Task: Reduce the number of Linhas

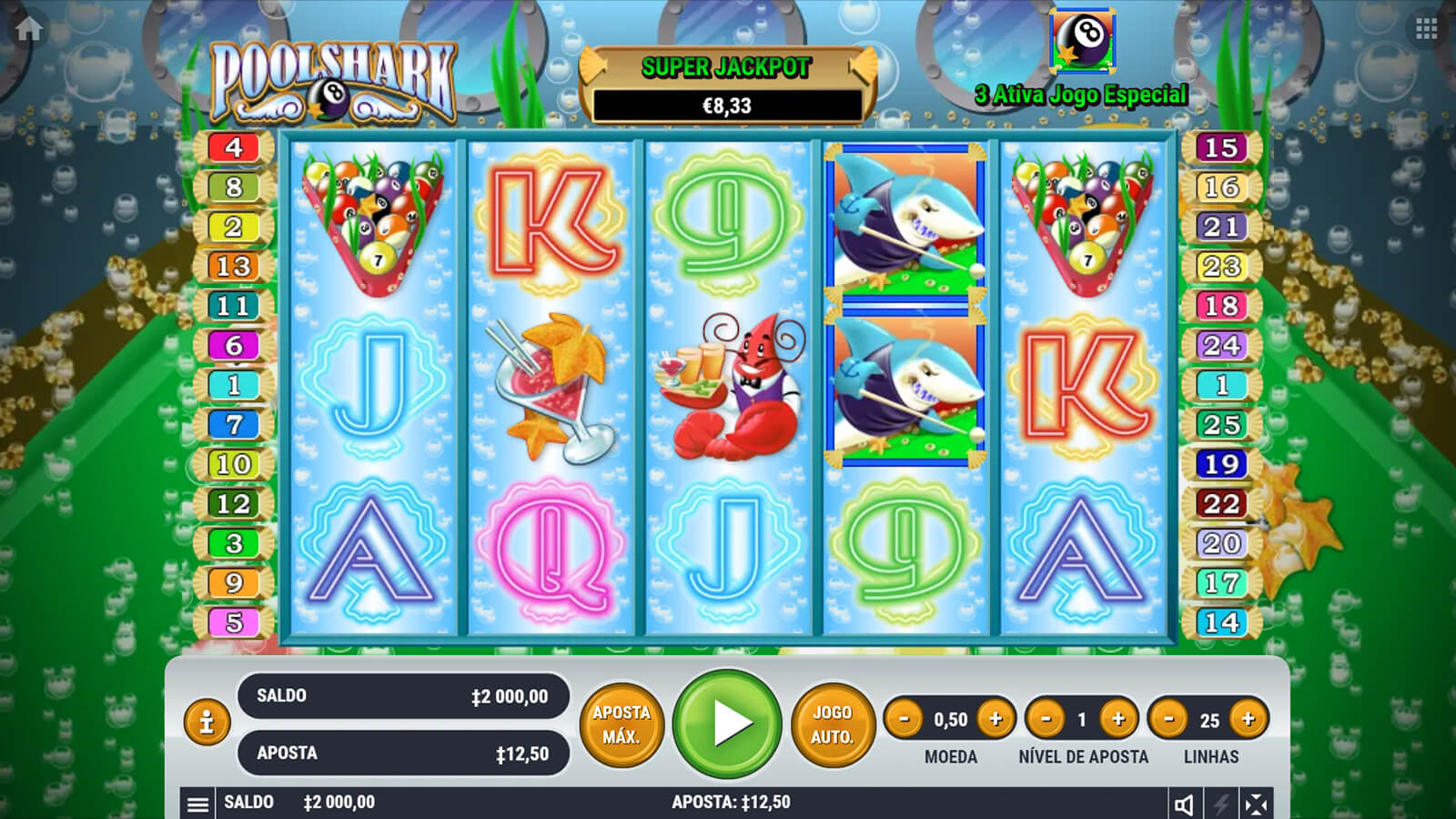Action: 1168,719
